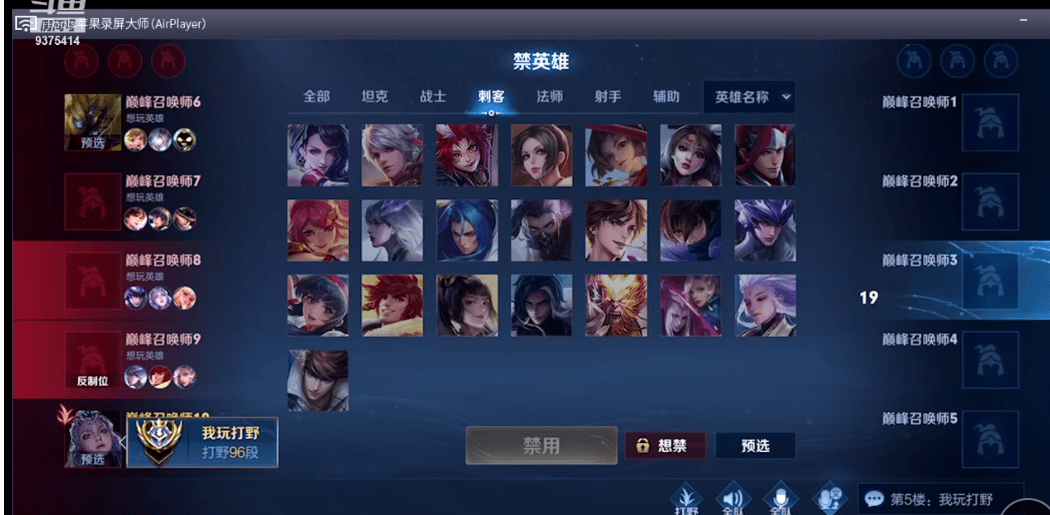Click the 我玩打野 role banner

click(x=202, y=443)
